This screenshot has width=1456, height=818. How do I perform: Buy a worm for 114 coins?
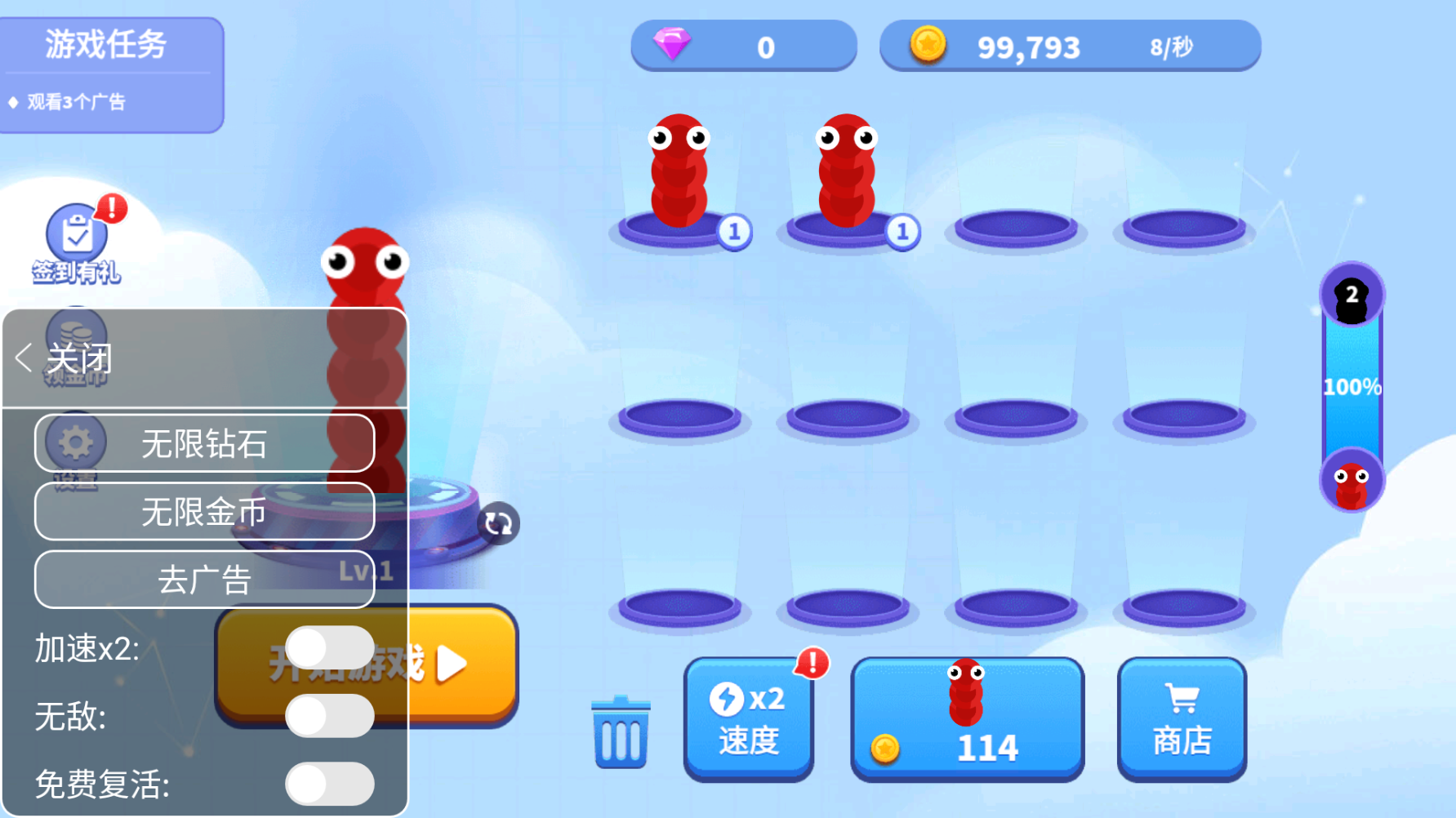[x=967, y=718]
